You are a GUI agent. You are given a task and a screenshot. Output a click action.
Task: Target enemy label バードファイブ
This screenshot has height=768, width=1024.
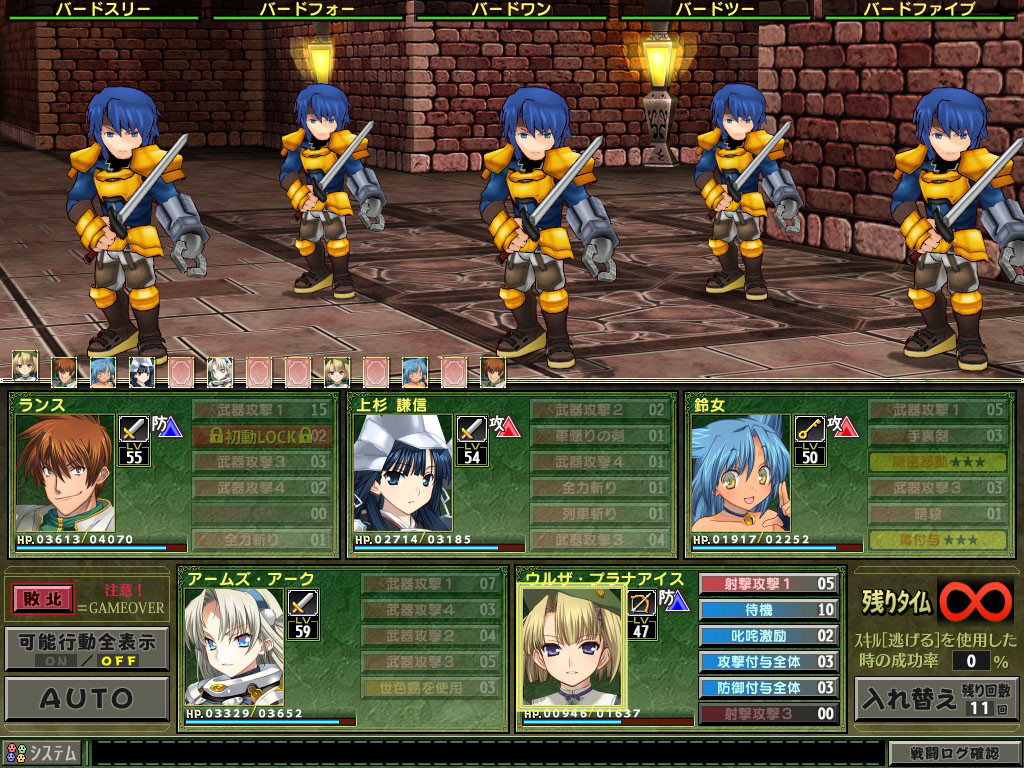(x=921, y=9)
